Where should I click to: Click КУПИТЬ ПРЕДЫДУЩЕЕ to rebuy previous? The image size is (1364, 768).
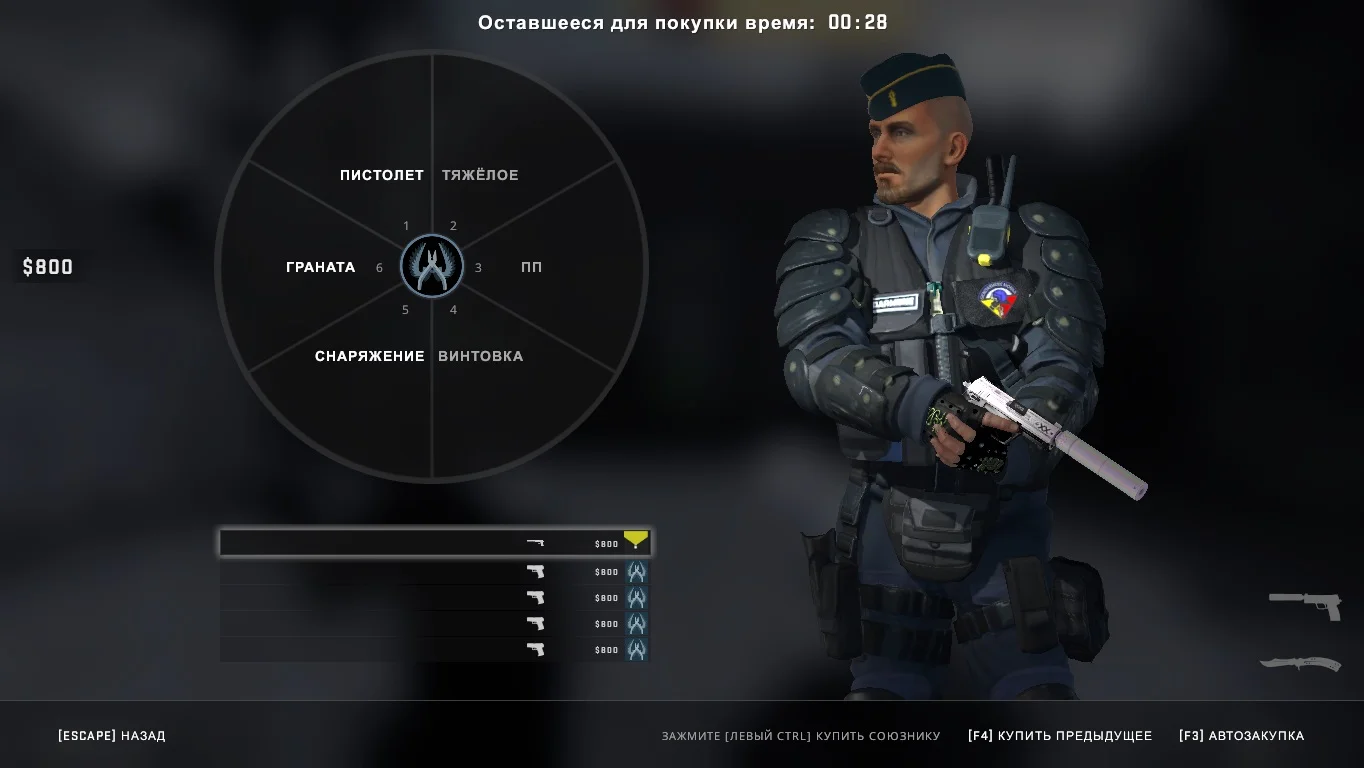(x=1060, y=736)
